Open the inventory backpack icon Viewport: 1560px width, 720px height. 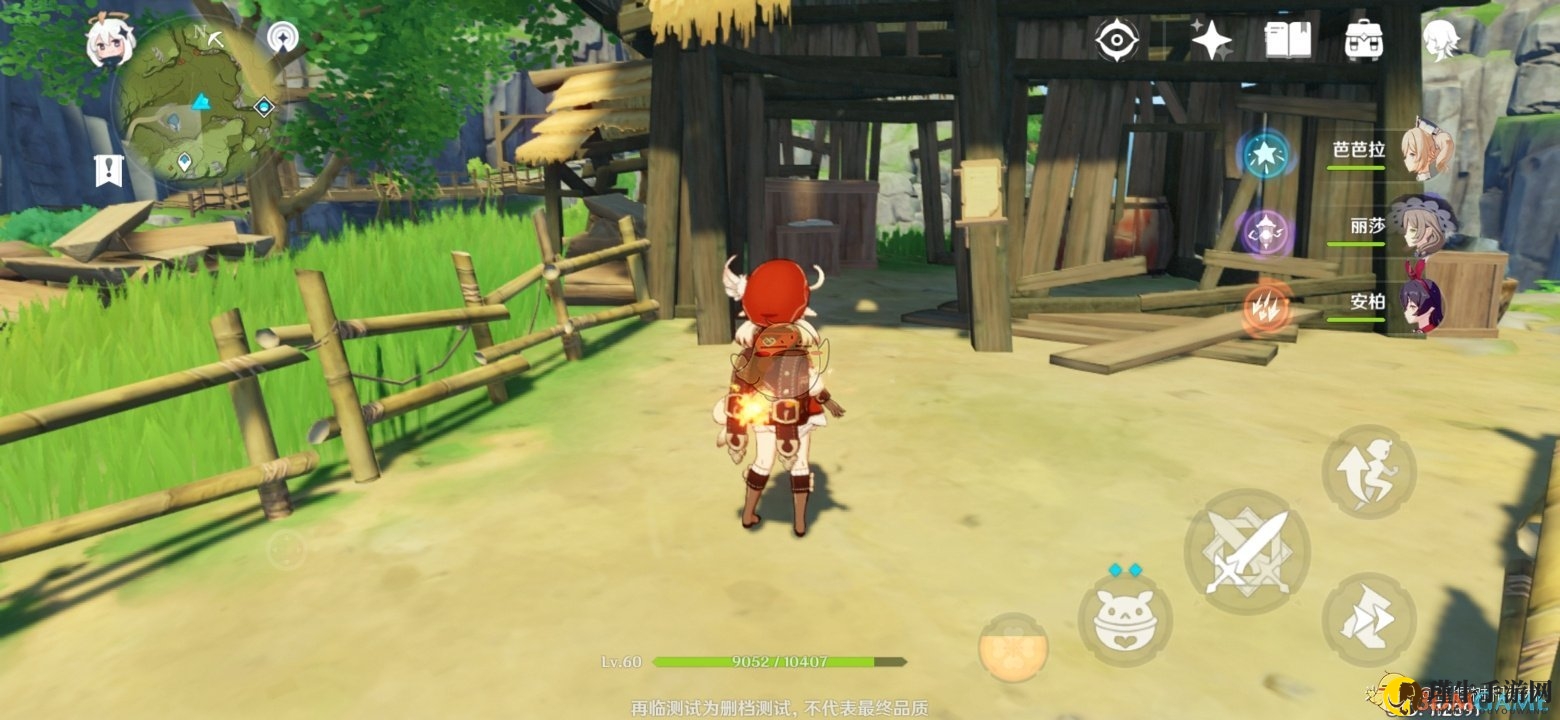(x=1365, y=38)
